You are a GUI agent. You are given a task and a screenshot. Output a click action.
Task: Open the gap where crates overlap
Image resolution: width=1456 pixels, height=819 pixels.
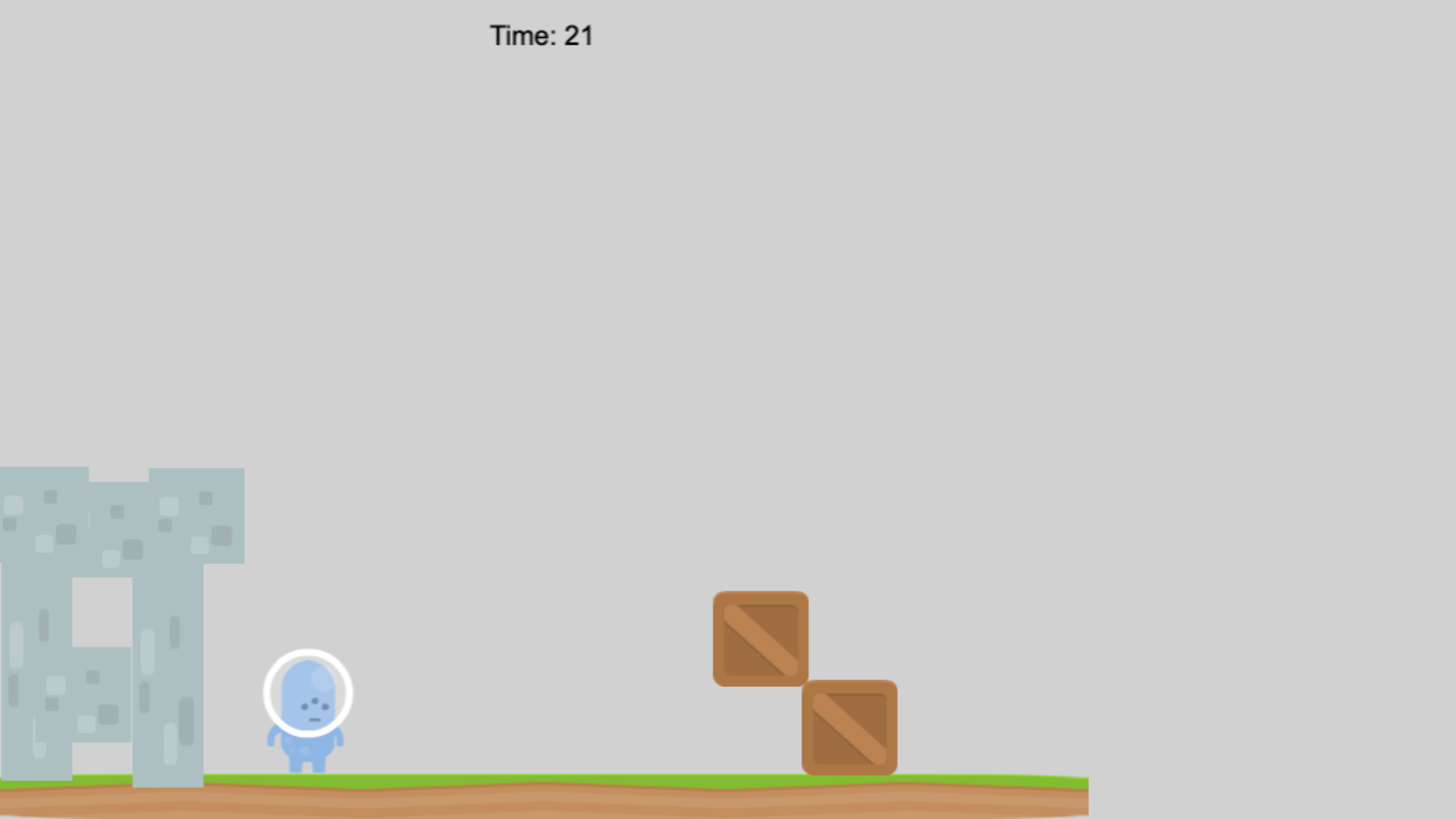tap(804, 682)
